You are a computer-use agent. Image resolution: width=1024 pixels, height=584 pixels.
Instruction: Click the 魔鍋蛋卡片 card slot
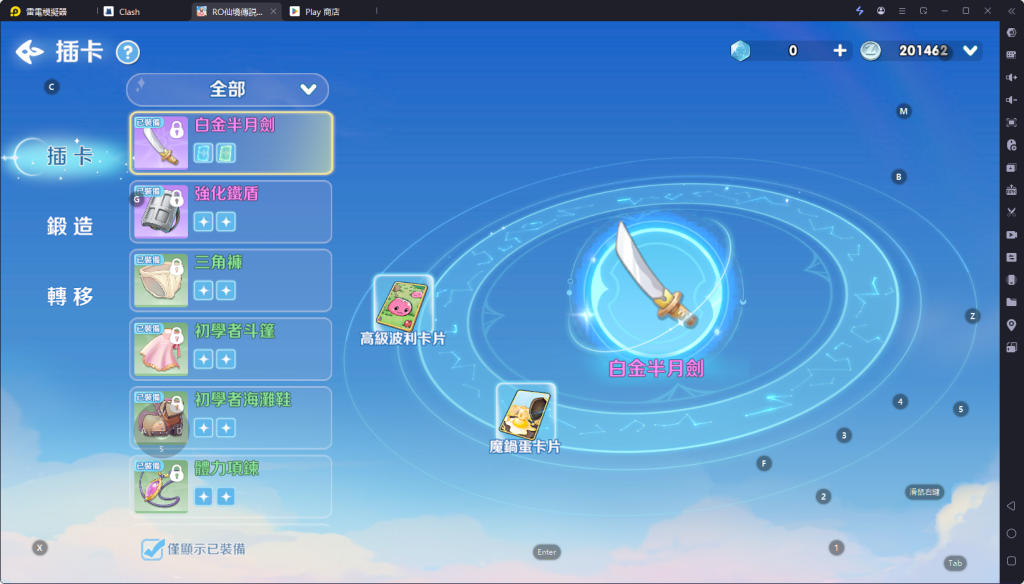click(525, 412)
